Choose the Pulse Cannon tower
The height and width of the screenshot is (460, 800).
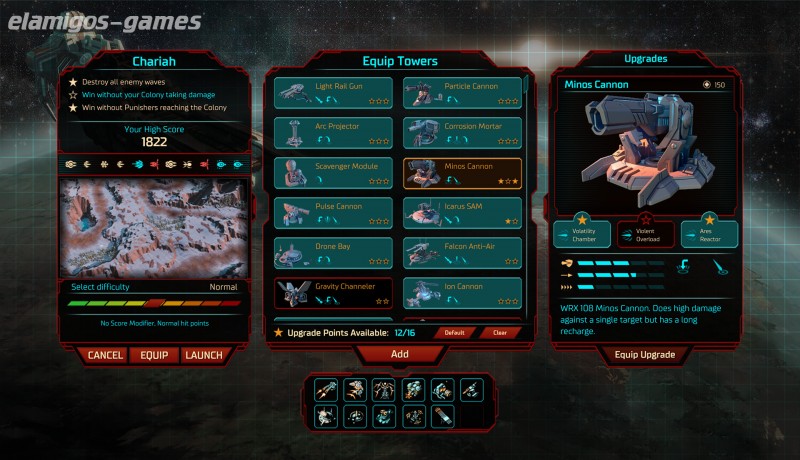pyautogui.click(x=332, y=213)
